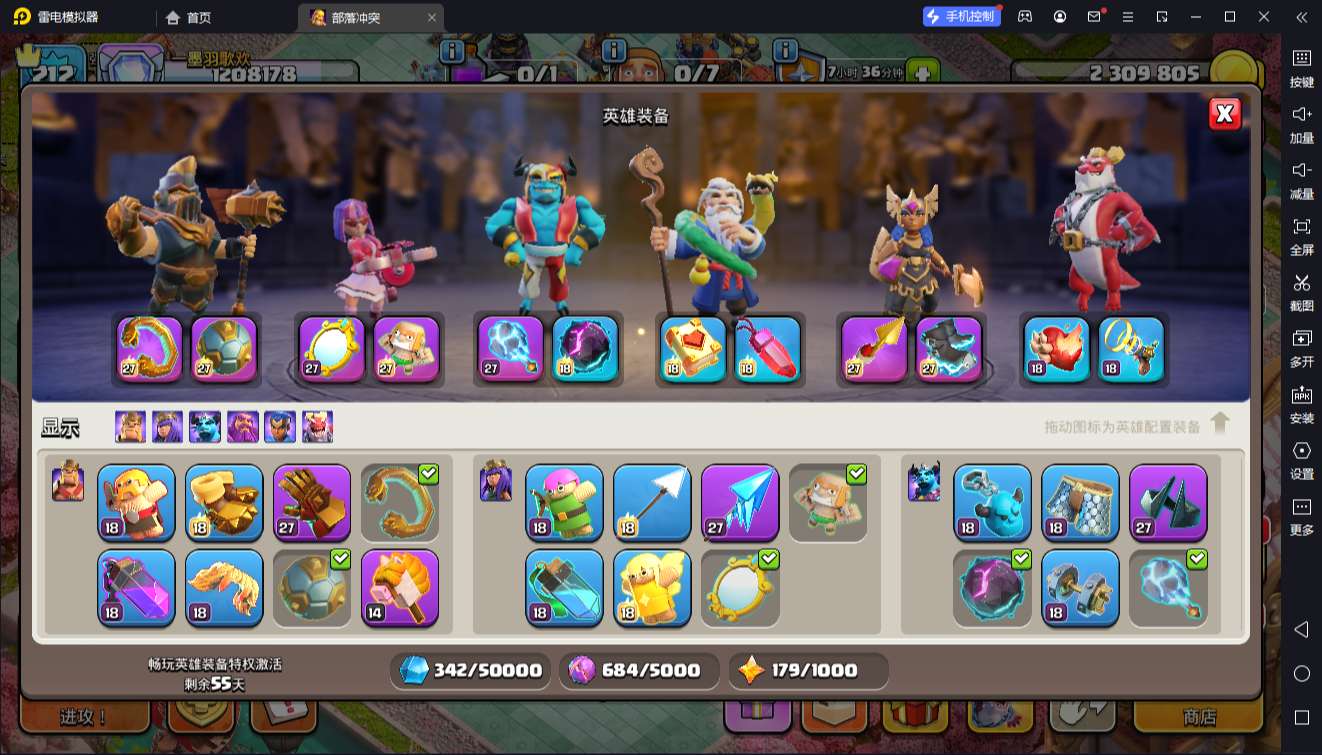Screen dimensions: 1322x755
Task: Select the Archer Puppet equipment
Action: (x=564, y=502)
